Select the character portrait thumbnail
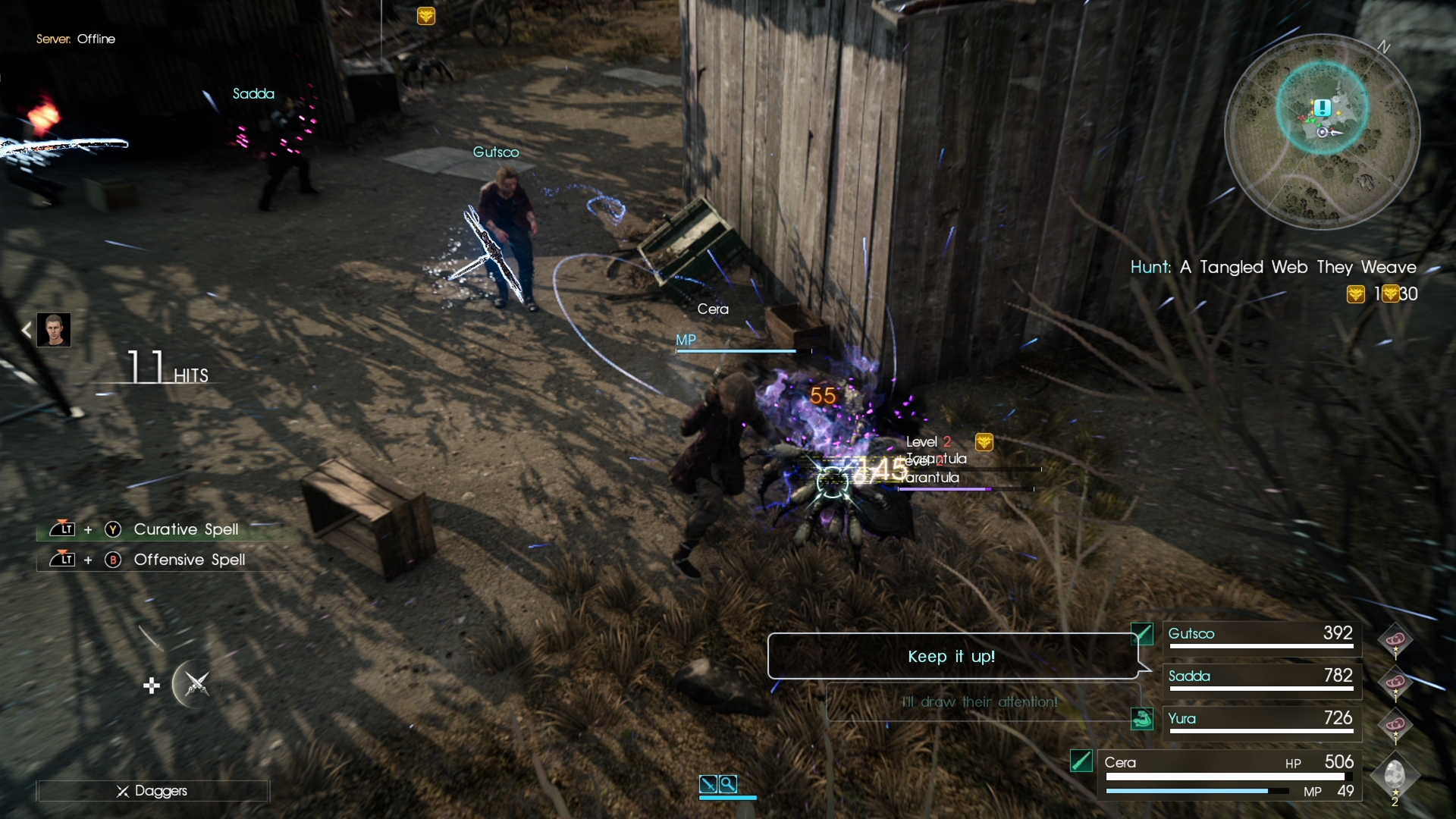Image resolution: width=1456 pixels, height=819 pixels. point(54,330)
